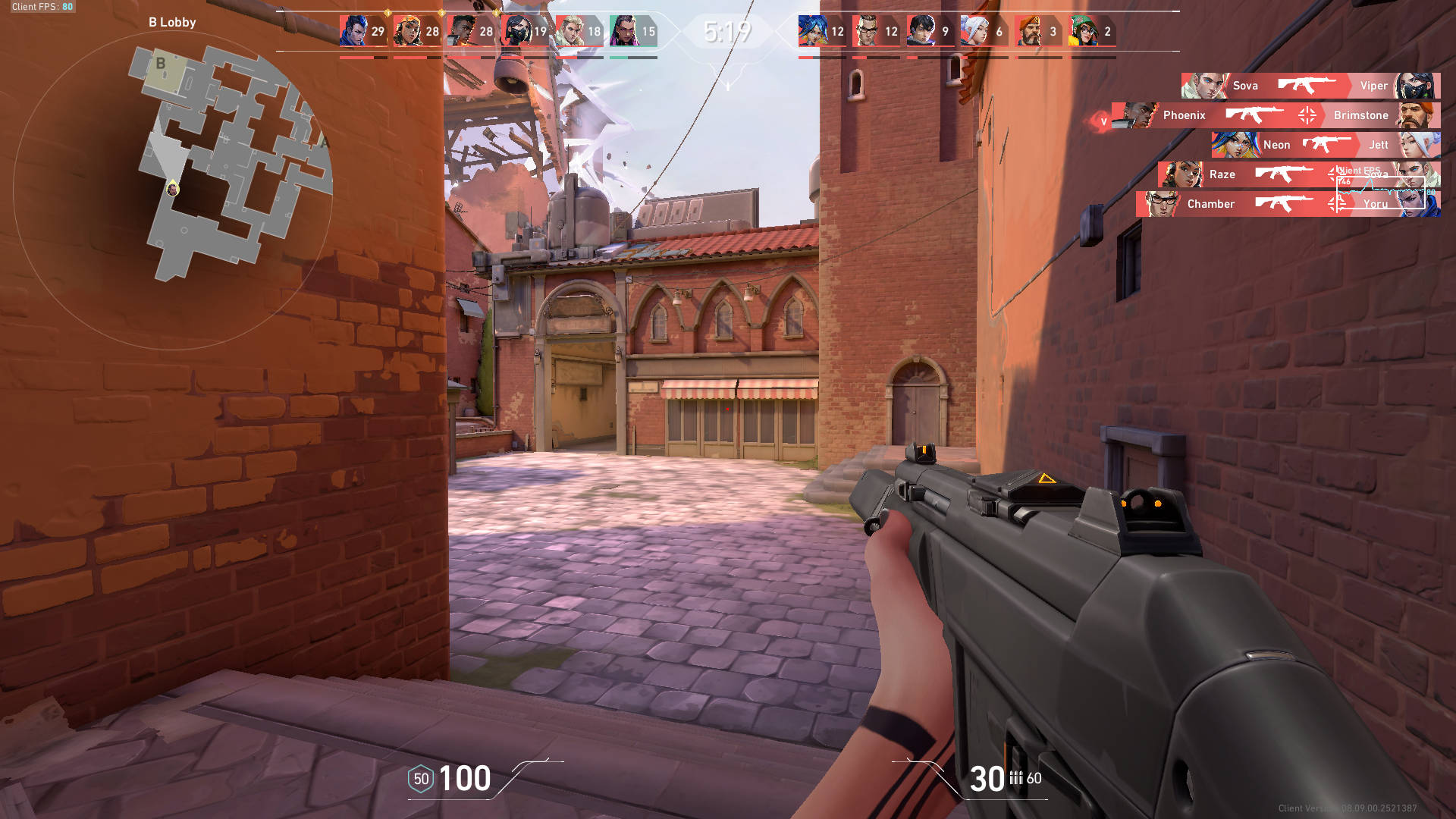Screen dimensions: 1456x819
Task: Select the Raze kill feed row
Action: [x=1298, y=174]
